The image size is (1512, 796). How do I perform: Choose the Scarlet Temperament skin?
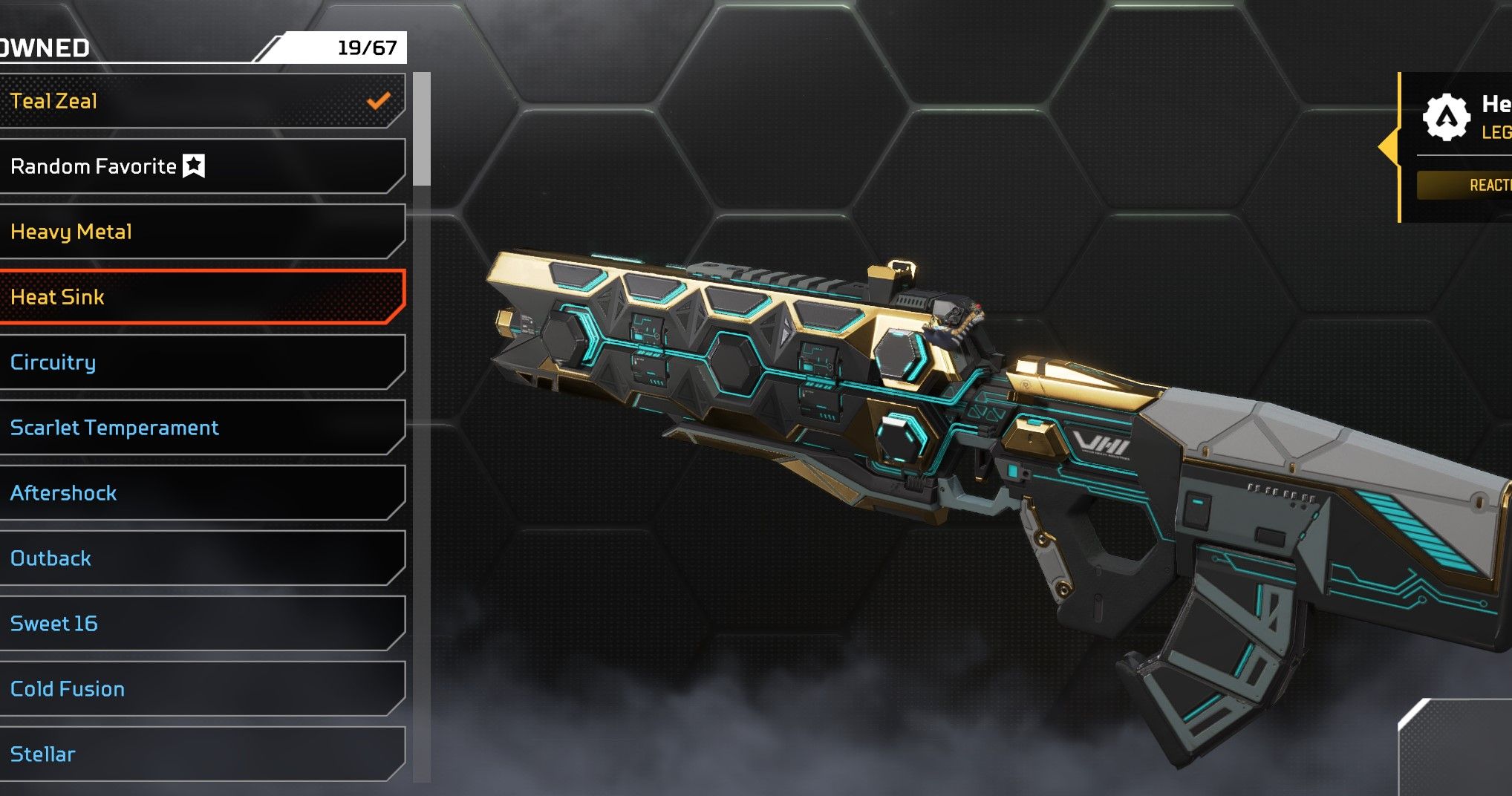point(201,428)
